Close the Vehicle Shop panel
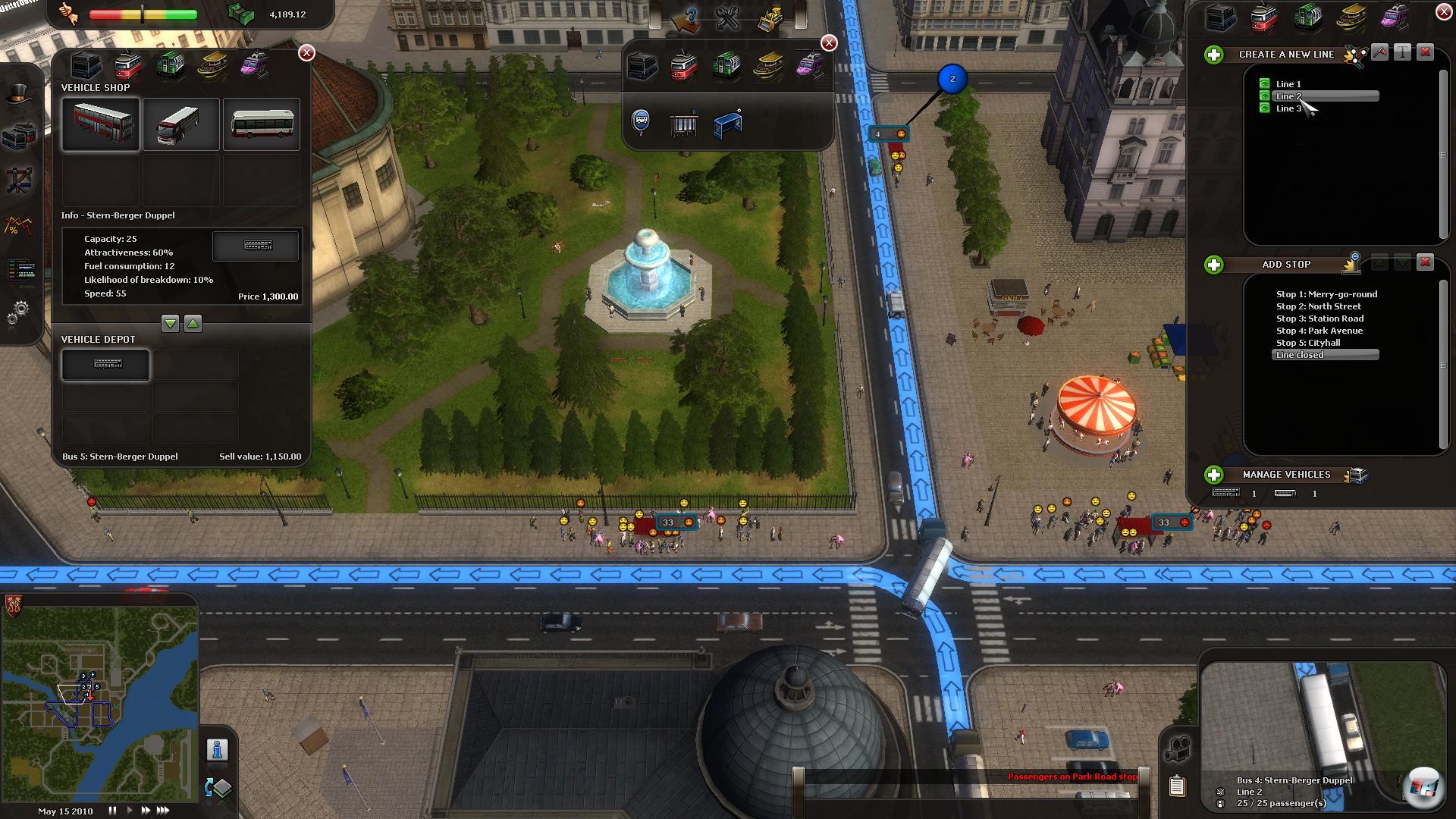 coord(306,52)
